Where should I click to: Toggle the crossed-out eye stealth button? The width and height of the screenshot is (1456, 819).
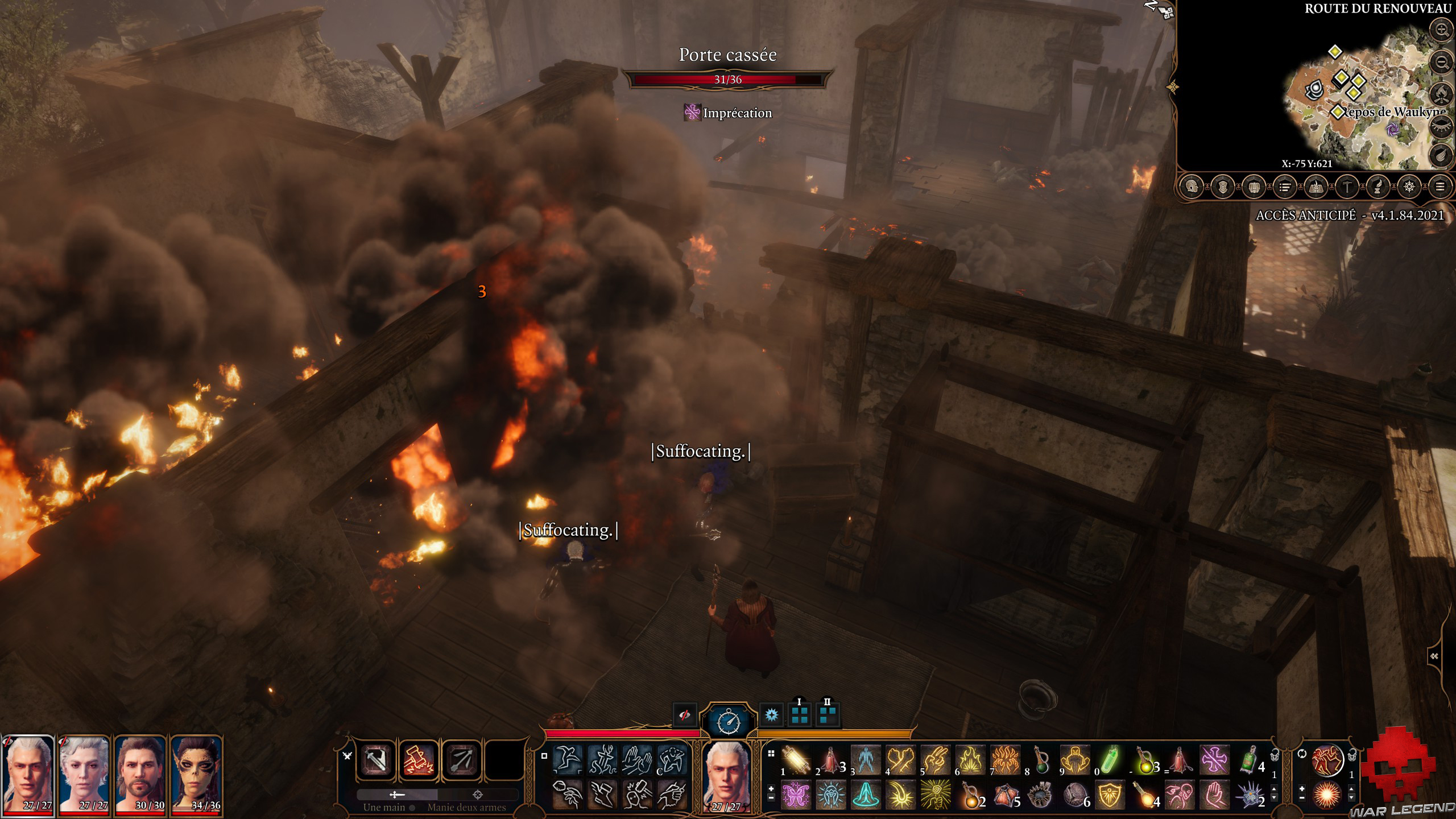click(685, 715)
